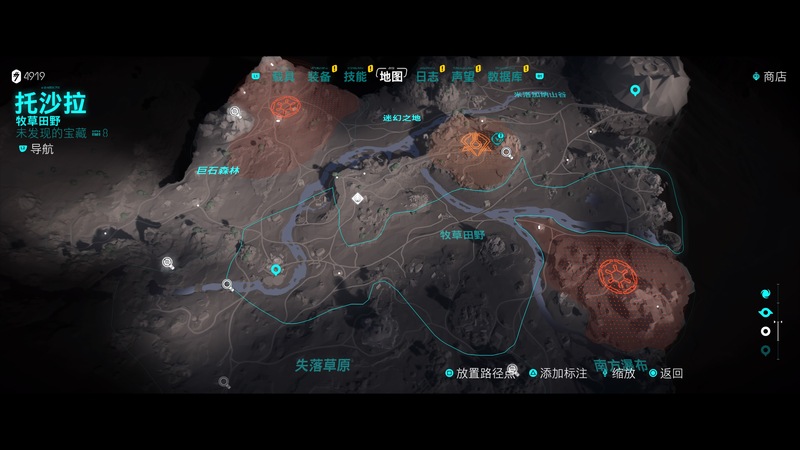Image resolution: width=800 pixels, height=450 pixels.
Task: Open the 商店 (Shop)
Action: click(774, 76)
